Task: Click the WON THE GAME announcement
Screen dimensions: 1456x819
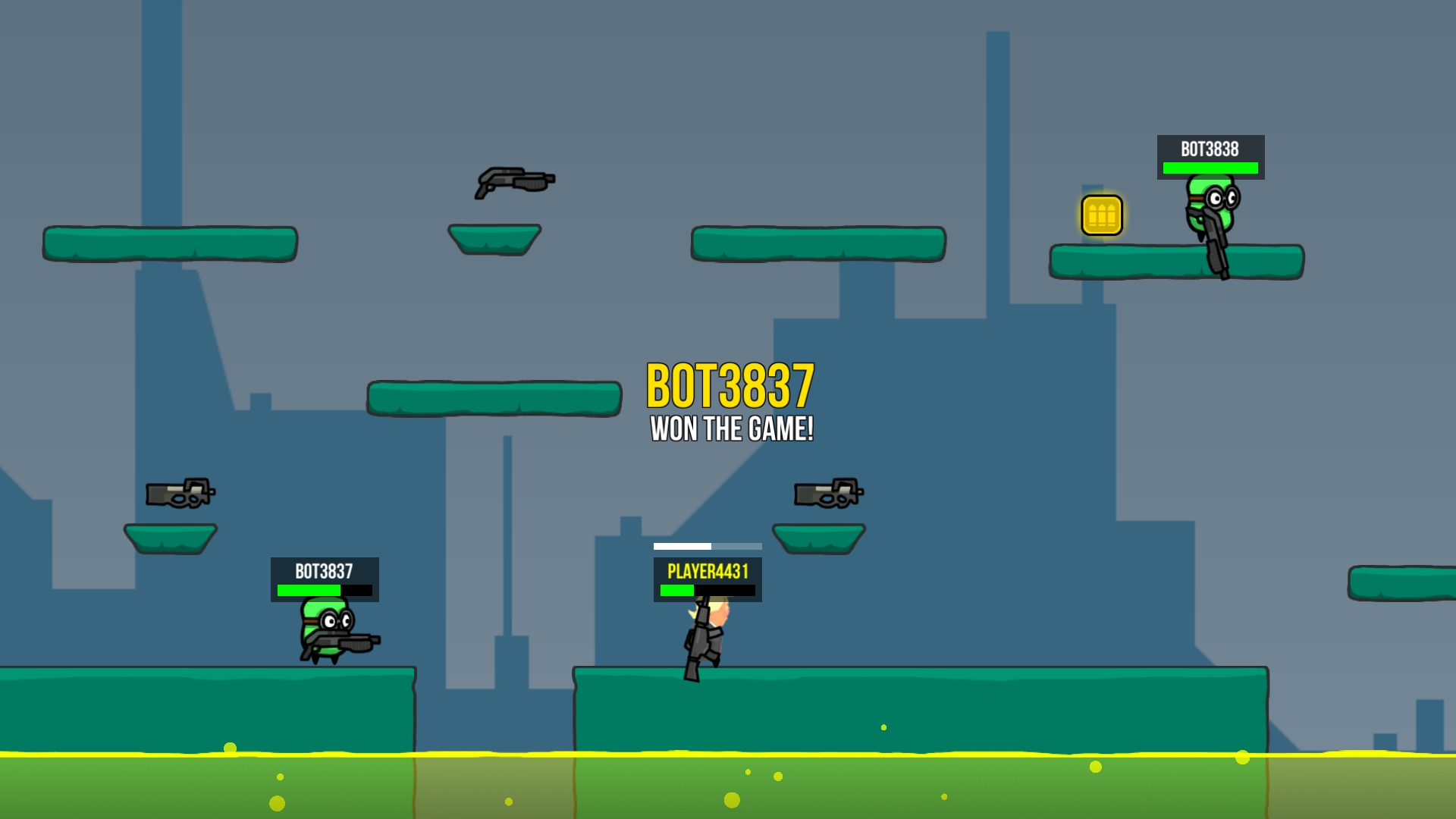Action: coord(731,430)
